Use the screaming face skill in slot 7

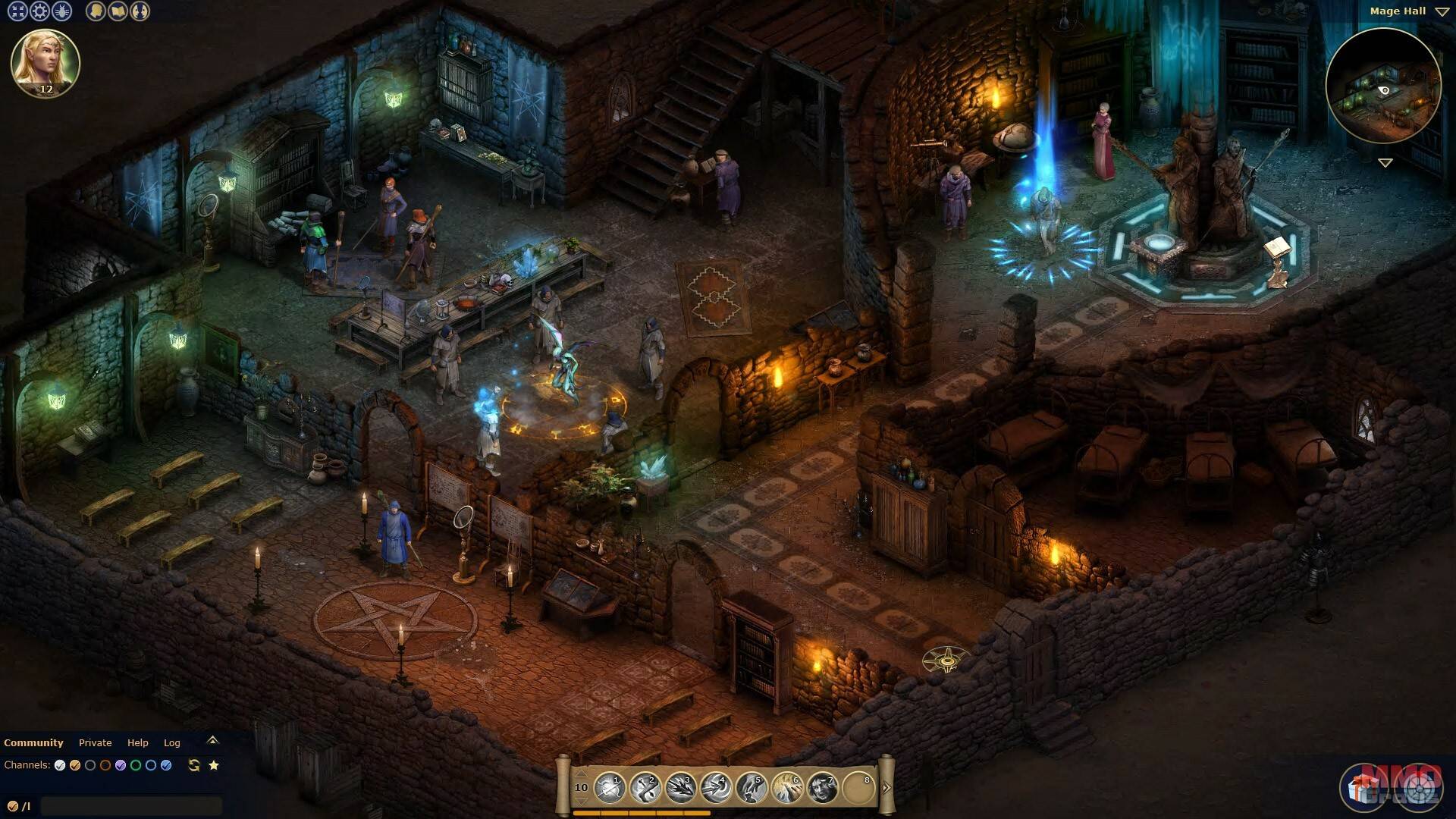pos(822,789)
